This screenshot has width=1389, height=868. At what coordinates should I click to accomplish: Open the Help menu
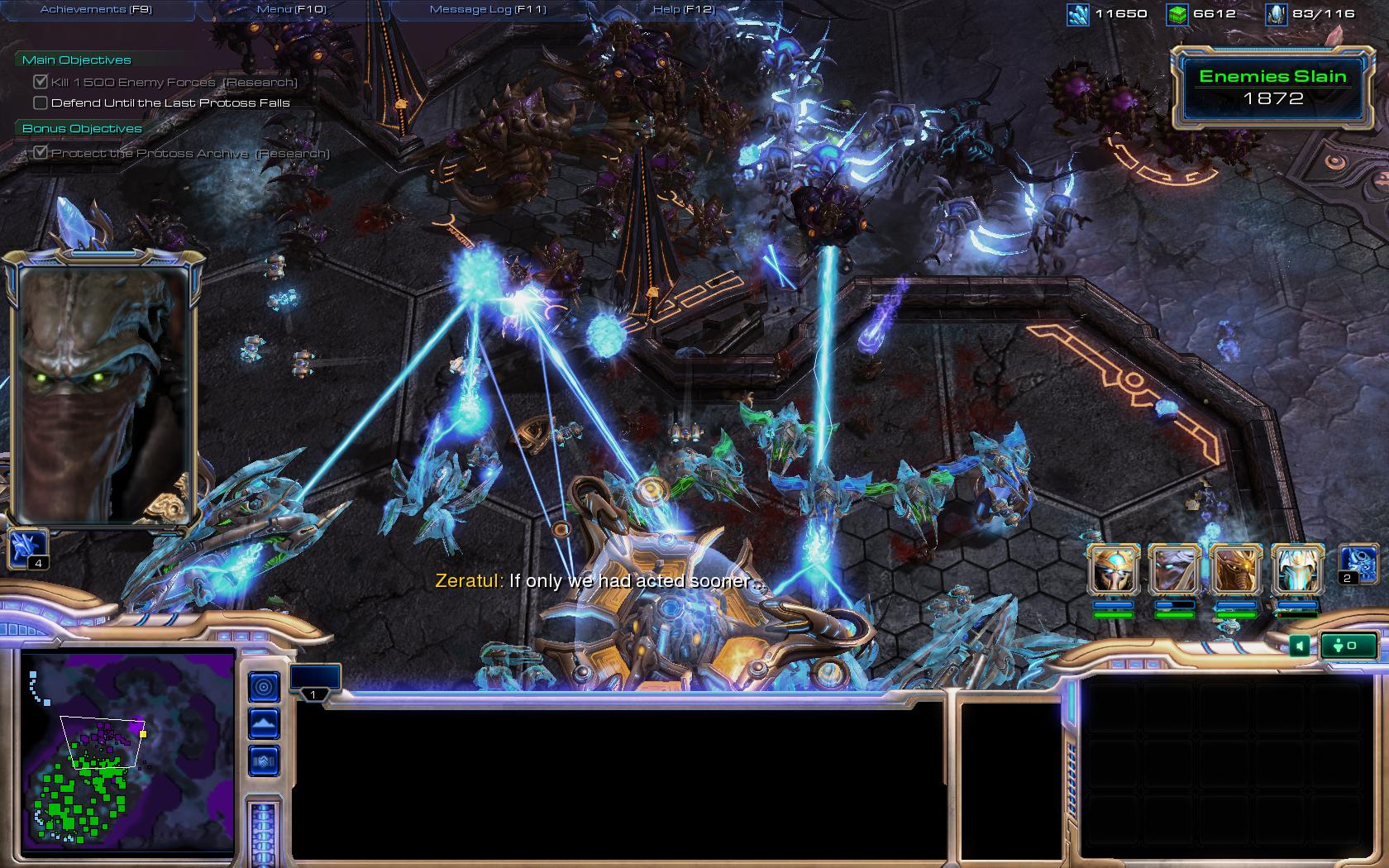tap(683, 9)
